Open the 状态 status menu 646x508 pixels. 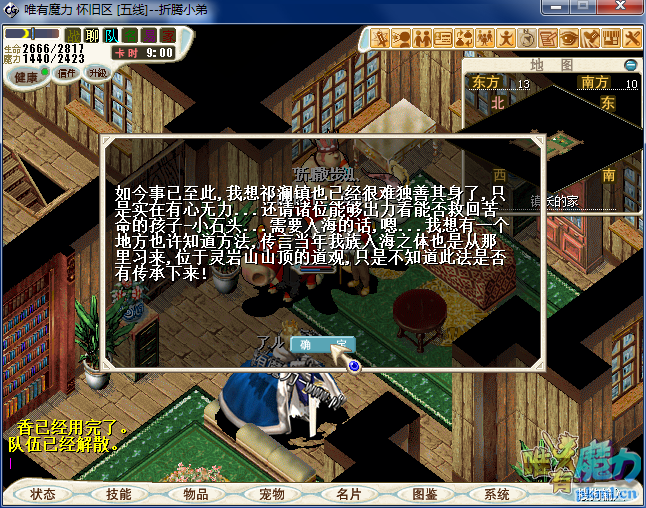43,494
